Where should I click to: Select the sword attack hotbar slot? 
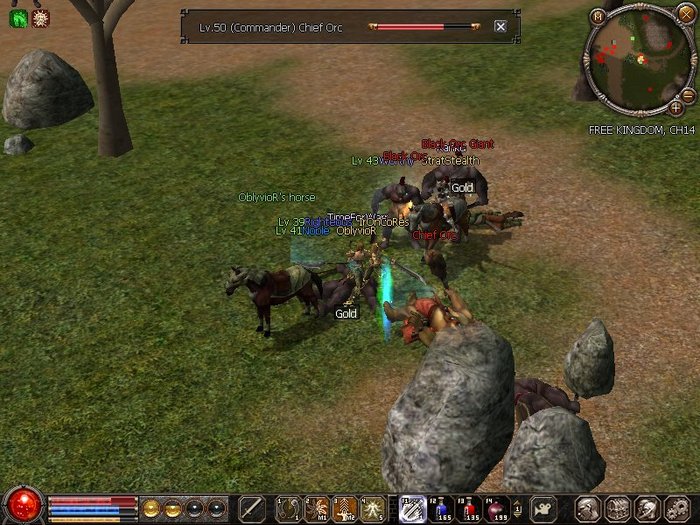click(252, 508)
